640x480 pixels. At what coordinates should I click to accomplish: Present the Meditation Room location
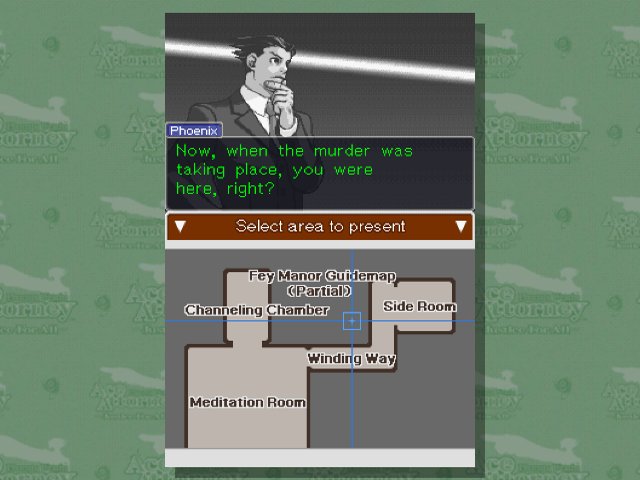pyautogui.click(x=247, y=402)
